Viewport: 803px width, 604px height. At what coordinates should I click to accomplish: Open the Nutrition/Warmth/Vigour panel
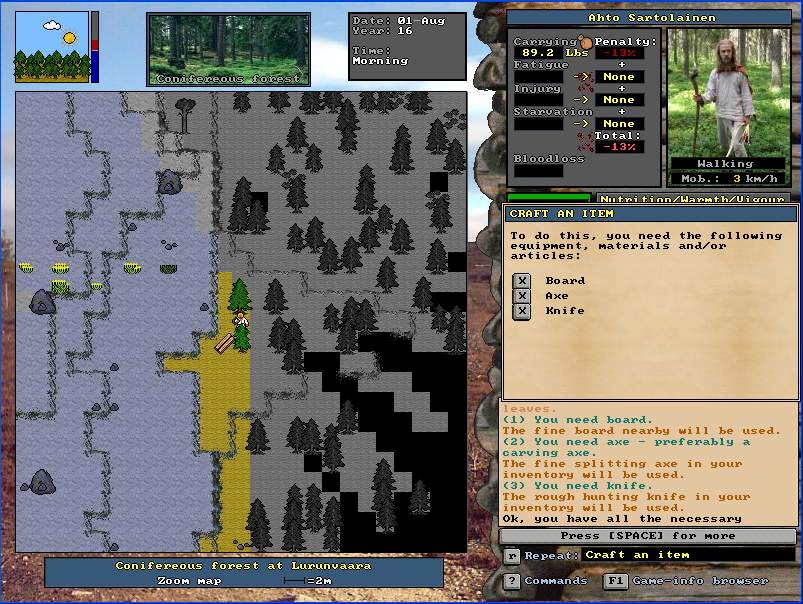[697, 199]
